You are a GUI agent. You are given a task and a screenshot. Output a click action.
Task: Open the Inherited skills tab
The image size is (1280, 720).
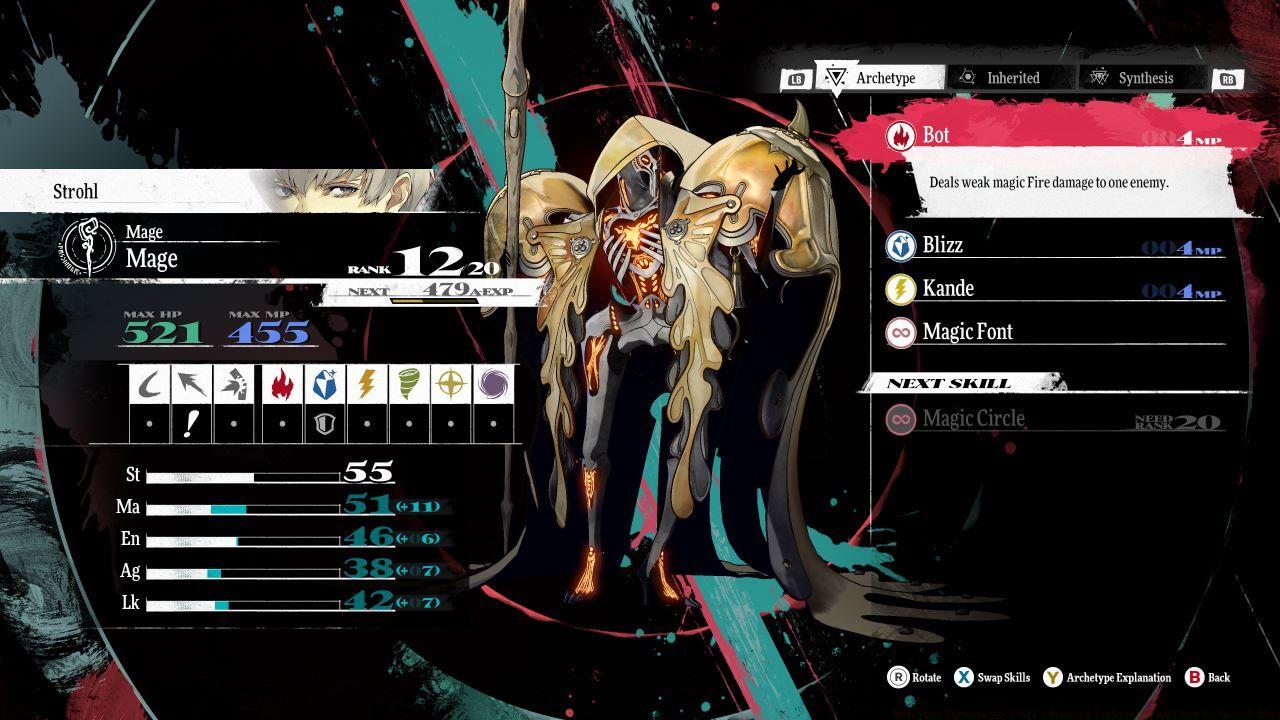coord(1010,78)
